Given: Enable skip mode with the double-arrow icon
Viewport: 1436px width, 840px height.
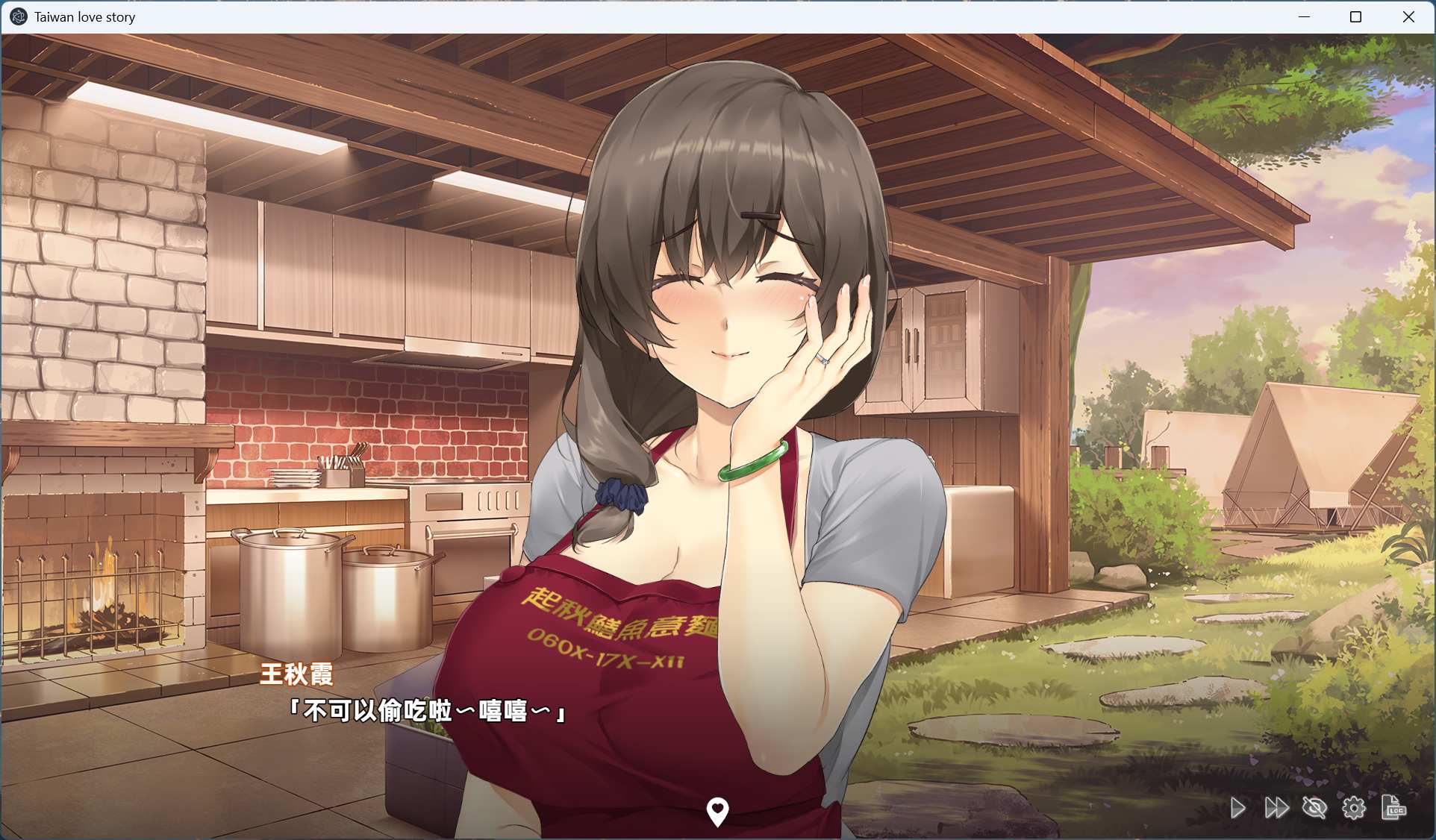Looking at the screenshot, I should click(x=1276, y=808).
